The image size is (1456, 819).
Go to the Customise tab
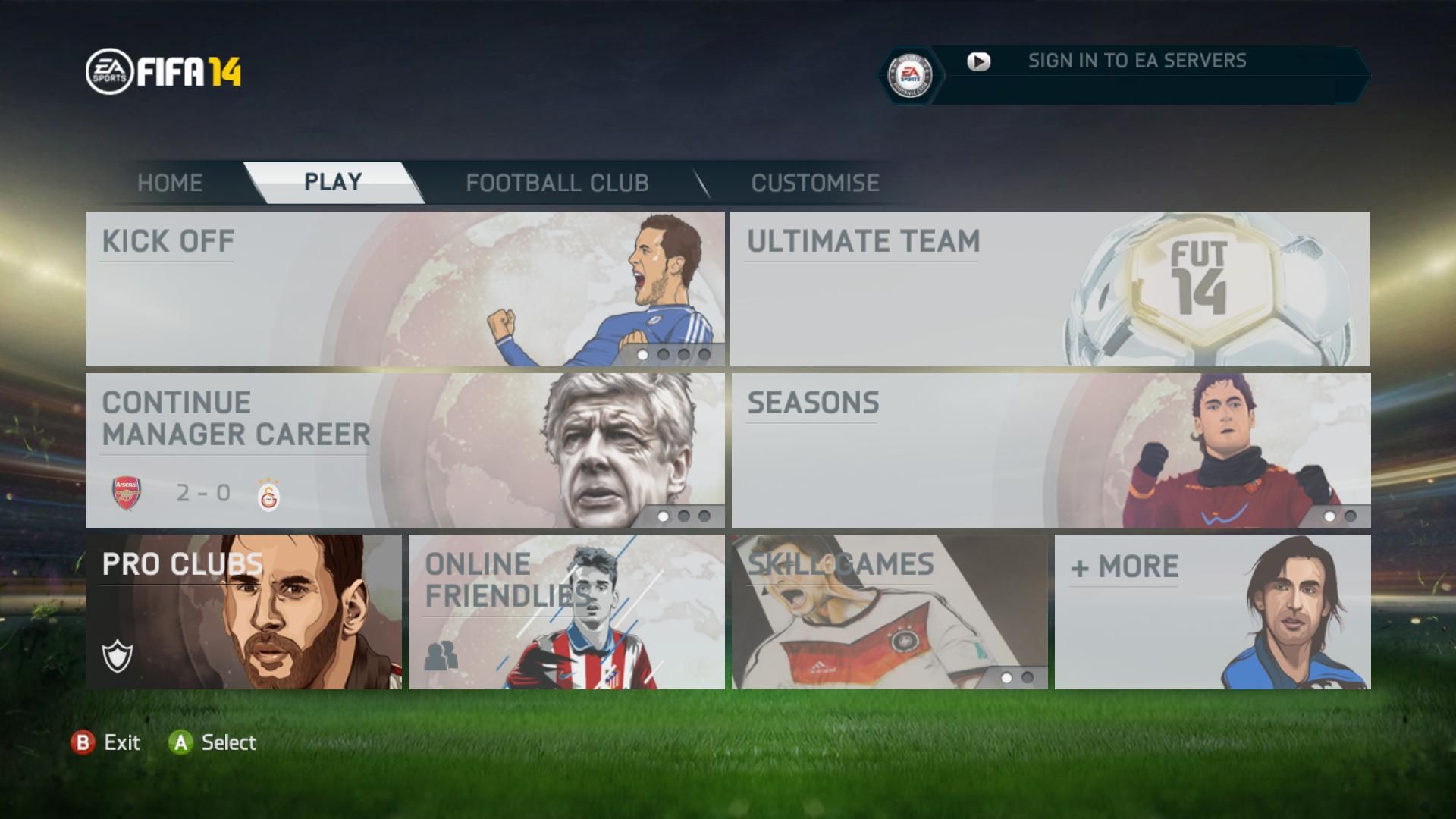coord(815,183)
